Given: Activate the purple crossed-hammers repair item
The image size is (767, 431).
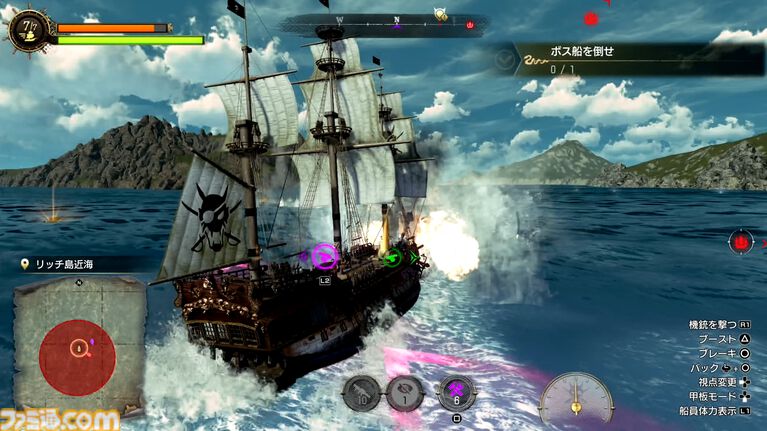Looking at the screenshot, I should click(455, 391).
